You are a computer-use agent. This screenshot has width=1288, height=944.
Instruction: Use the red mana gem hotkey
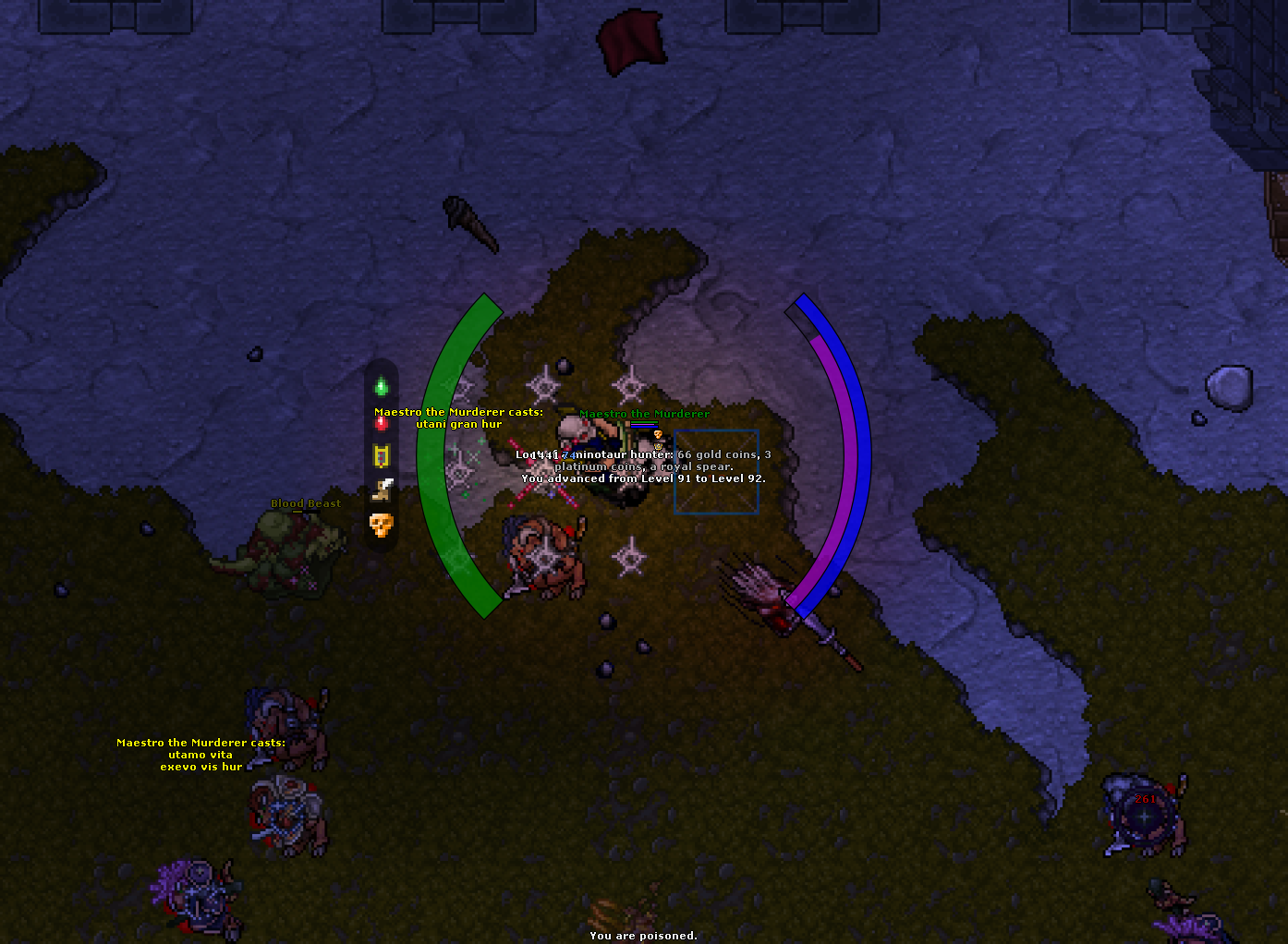click(x=382, y=423)
